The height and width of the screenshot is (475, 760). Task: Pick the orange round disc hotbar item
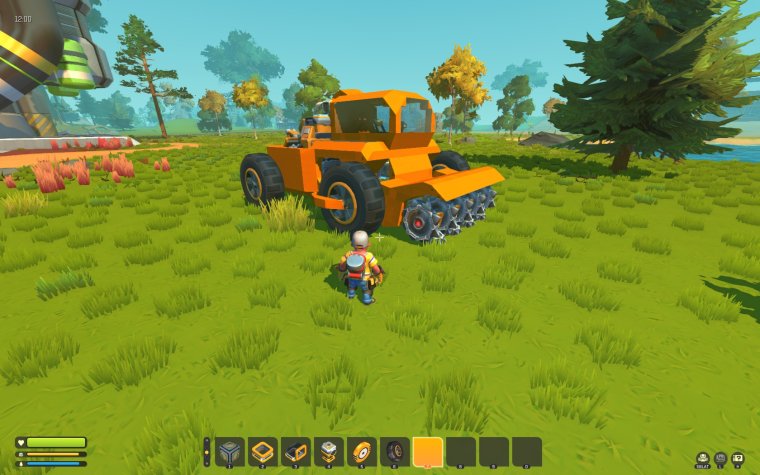362,451
